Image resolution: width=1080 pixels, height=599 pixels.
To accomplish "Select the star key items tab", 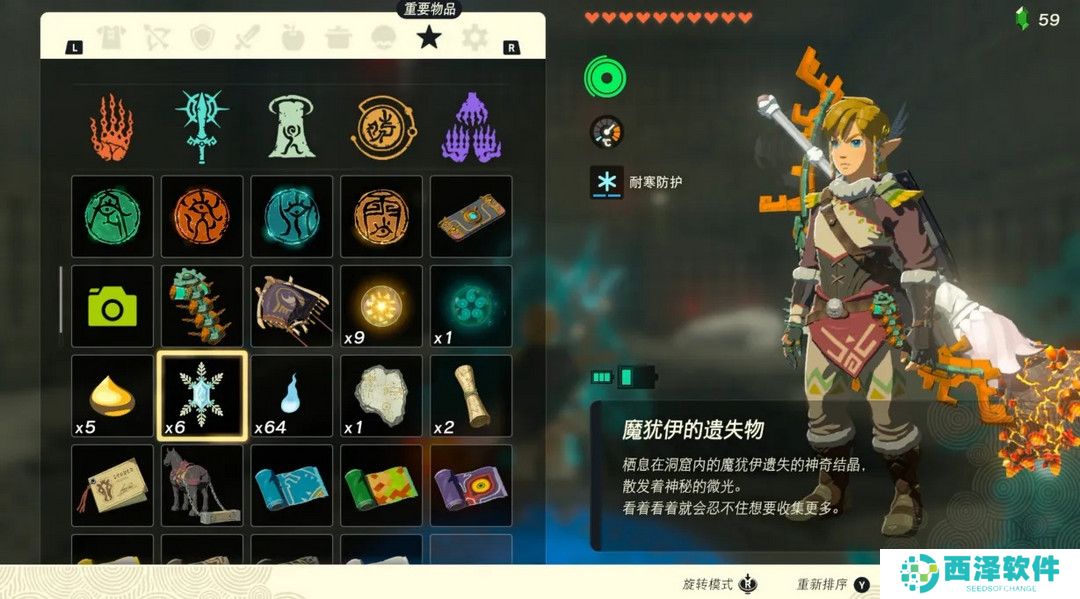I will [x=429, y=38].
